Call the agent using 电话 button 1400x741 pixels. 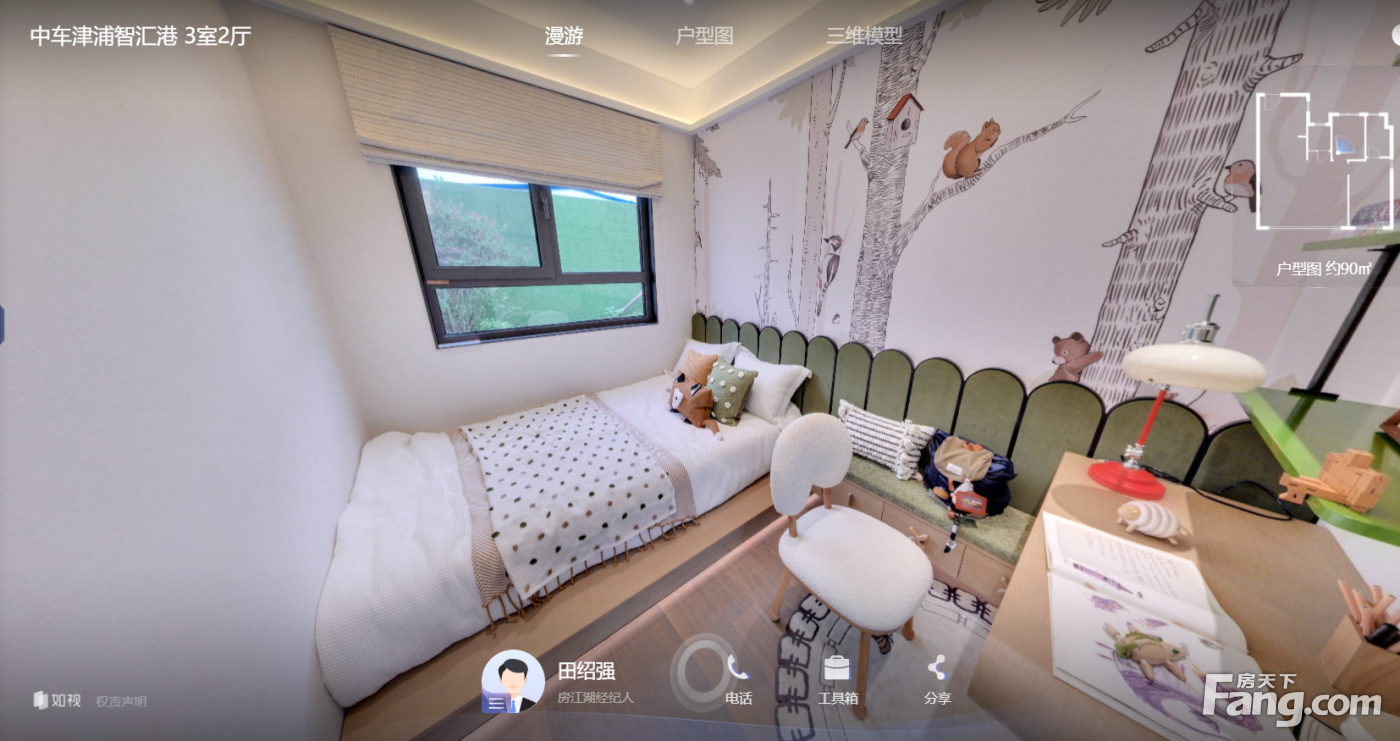coord(738,679)
